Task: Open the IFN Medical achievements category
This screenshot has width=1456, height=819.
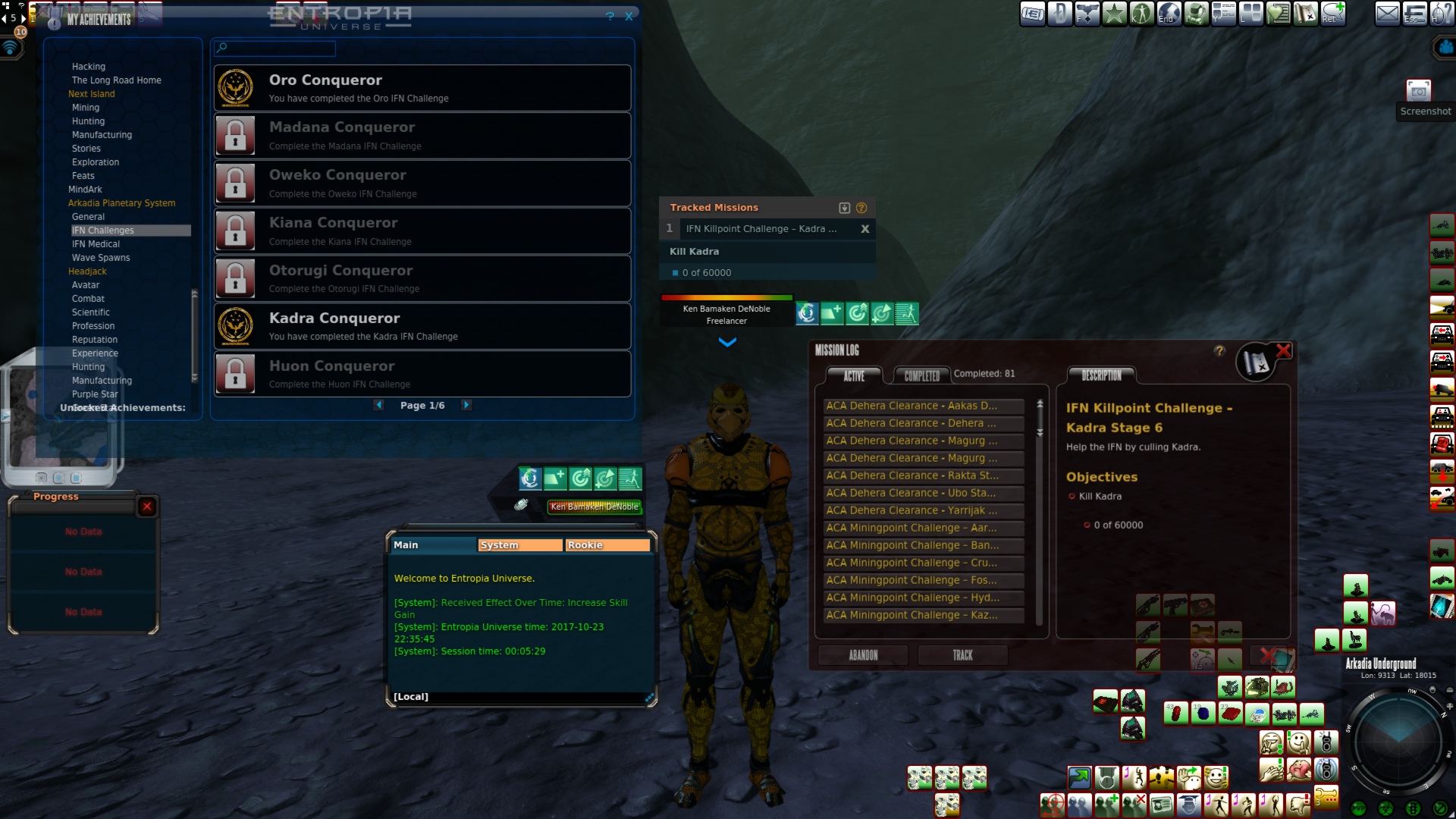Action: 96,244
